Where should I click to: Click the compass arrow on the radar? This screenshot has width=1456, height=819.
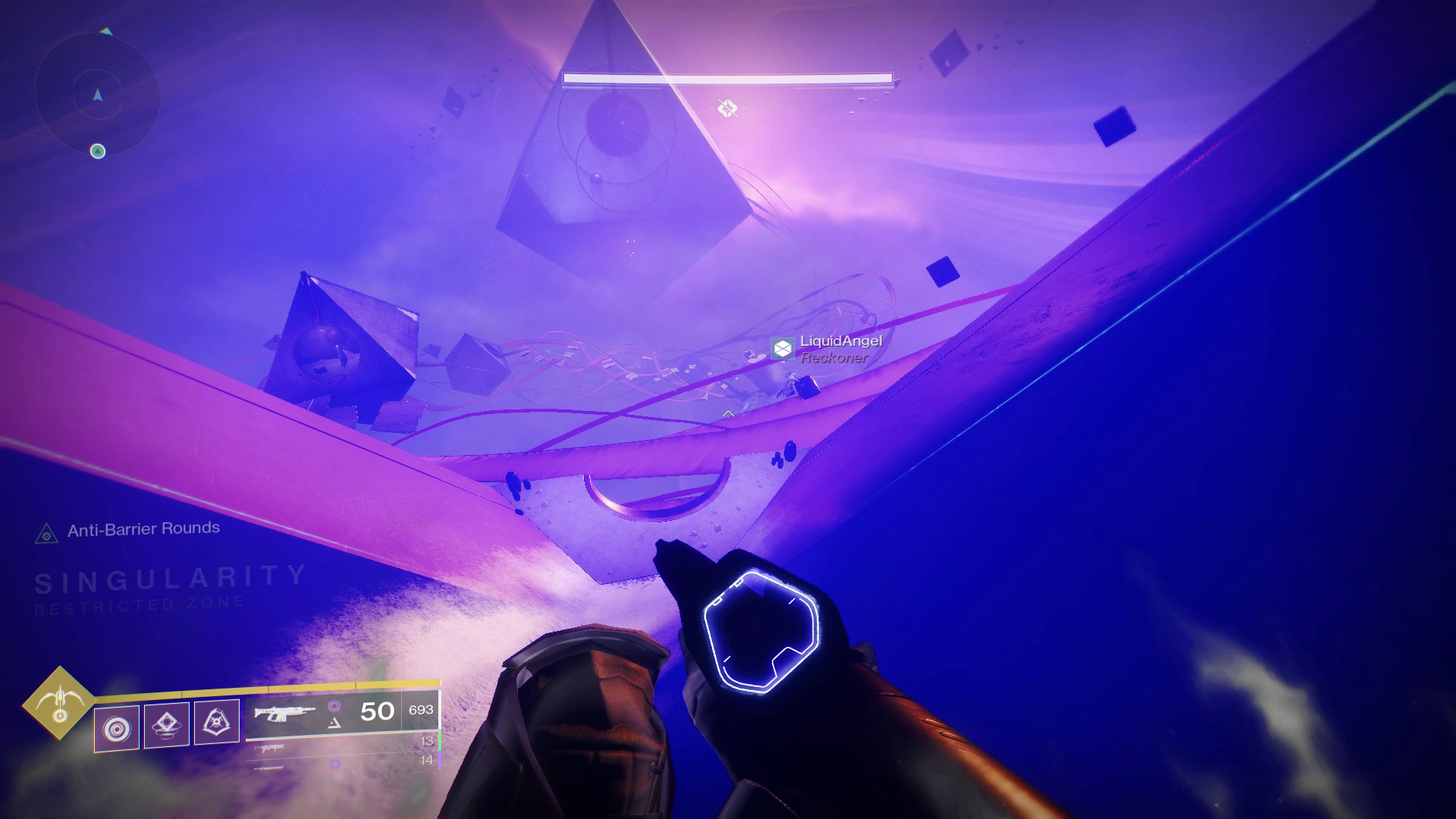[97, 96]
